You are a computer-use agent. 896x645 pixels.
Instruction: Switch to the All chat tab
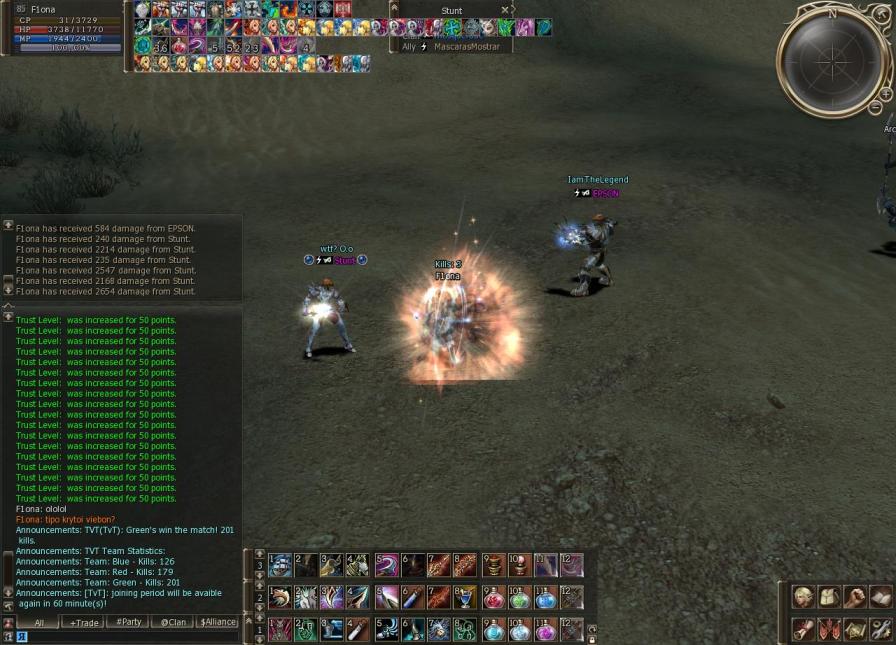[38, 622]
